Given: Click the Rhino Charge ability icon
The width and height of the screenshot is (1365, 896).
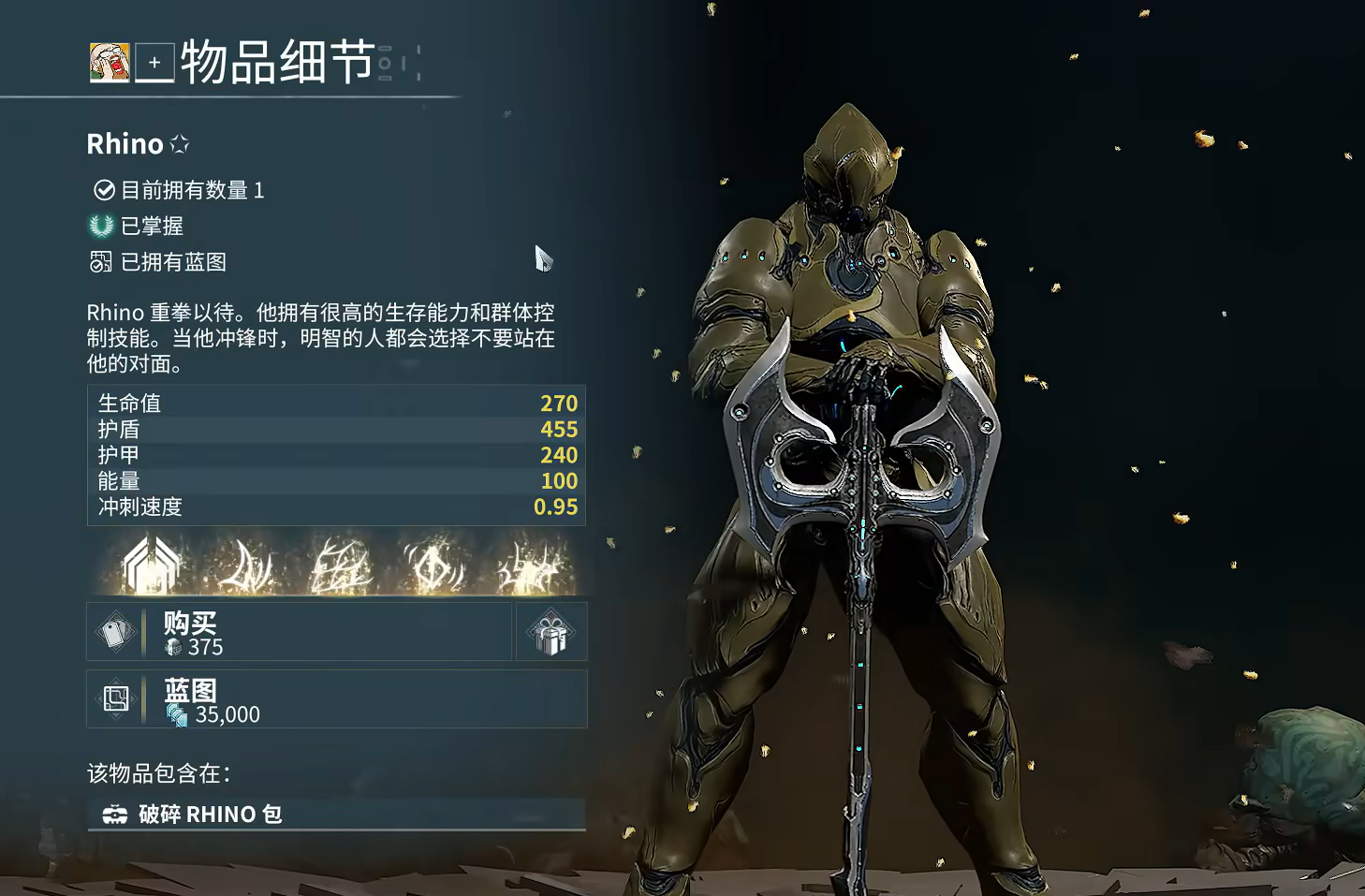Looking at the screenshot, I should tap(248, 564).
